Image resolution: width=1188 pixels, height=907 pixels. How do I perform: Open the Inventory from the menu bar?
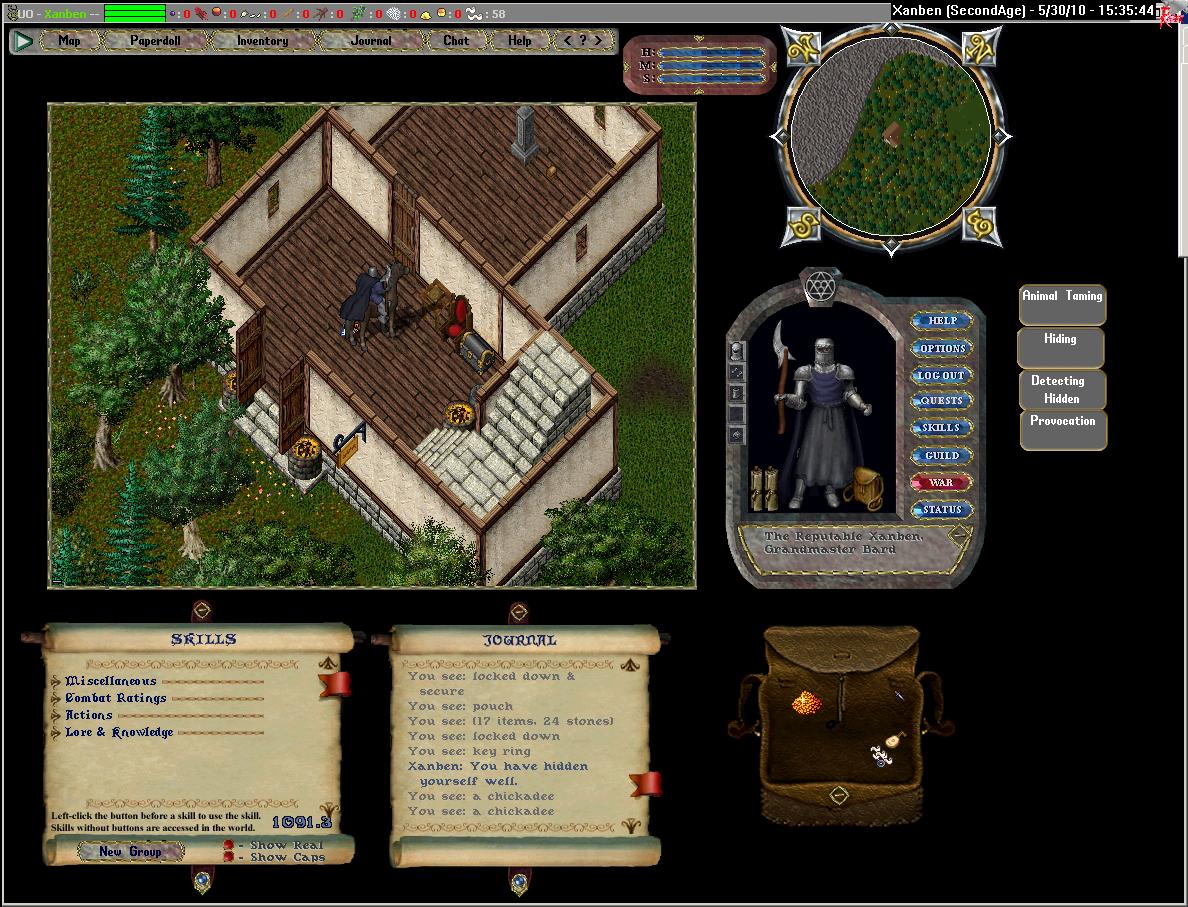(262, 41)
